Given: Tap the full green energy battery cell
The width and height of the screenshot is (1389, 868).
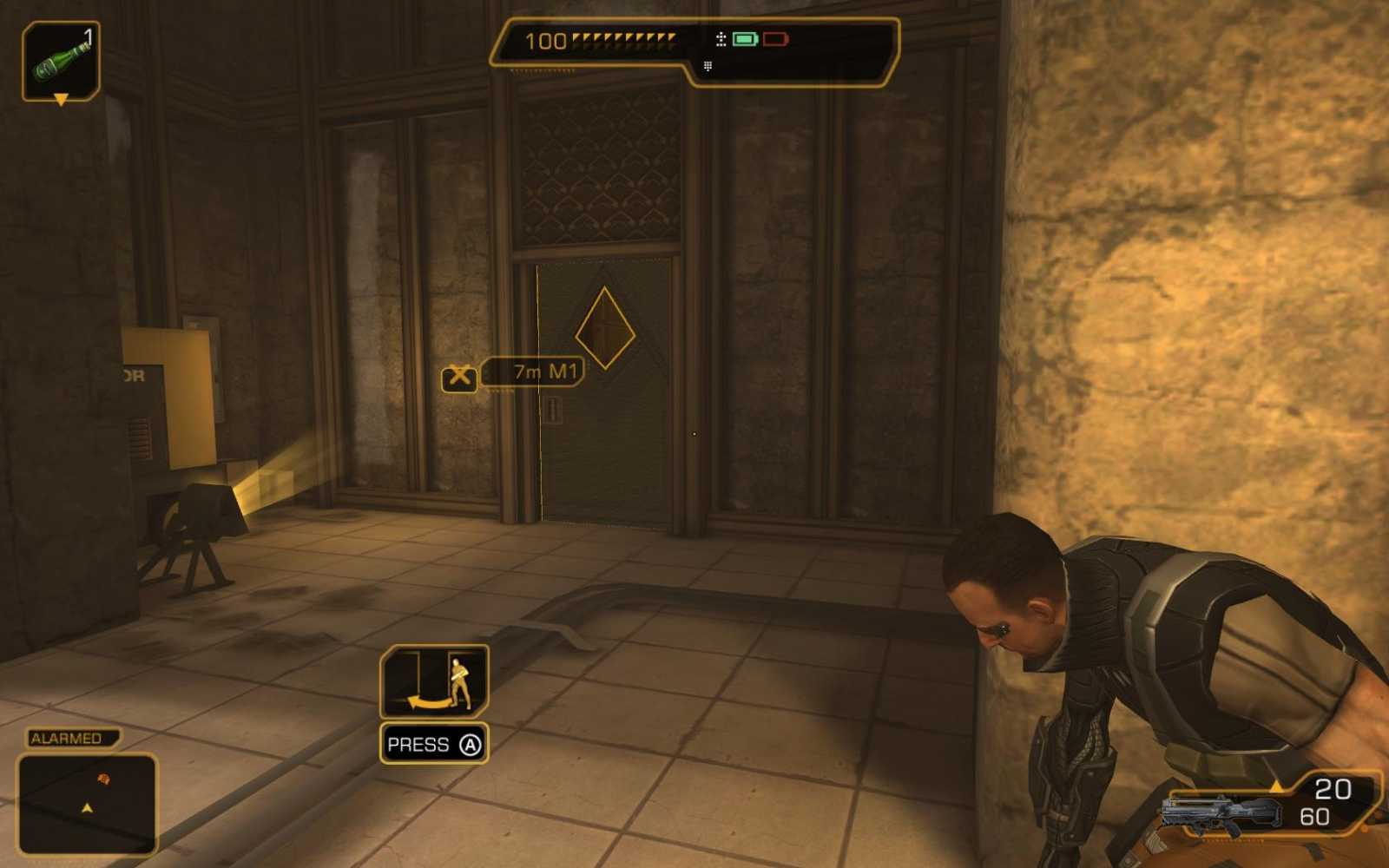Looking at the screenshot, I should click(x=744, y=40).
